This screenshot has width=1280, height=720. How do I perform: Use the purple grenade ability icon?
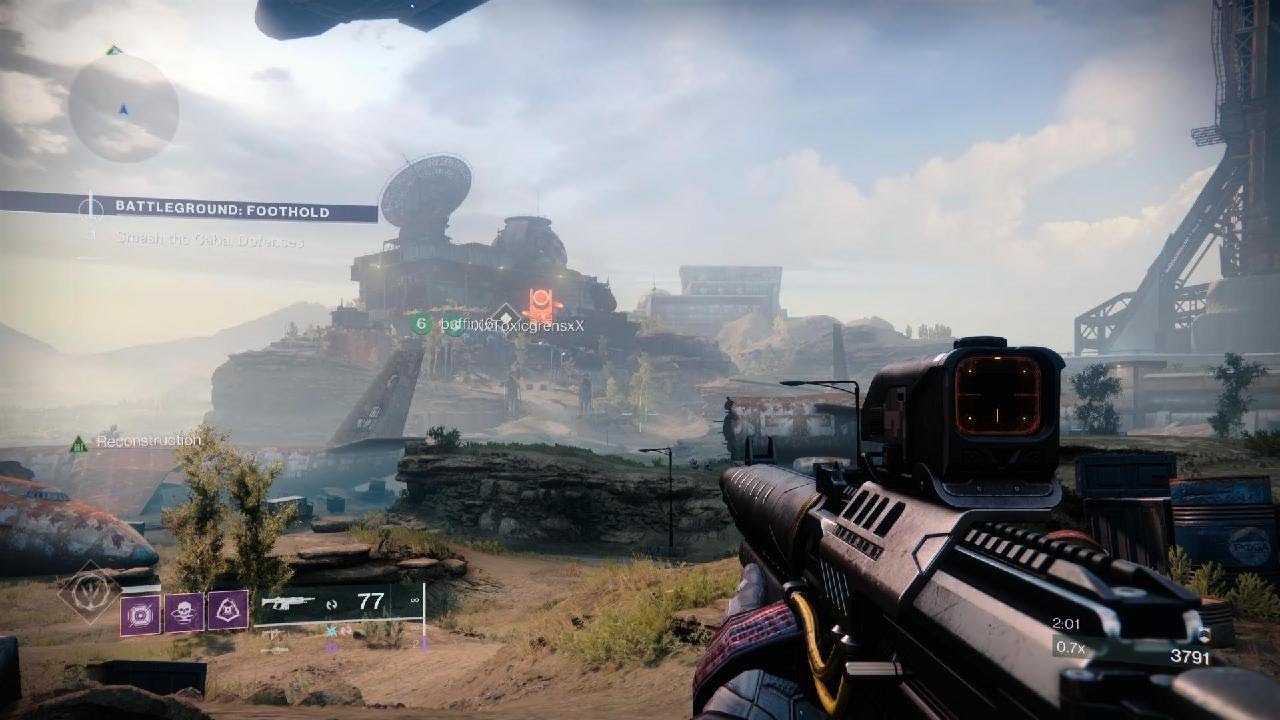(140, 613)
